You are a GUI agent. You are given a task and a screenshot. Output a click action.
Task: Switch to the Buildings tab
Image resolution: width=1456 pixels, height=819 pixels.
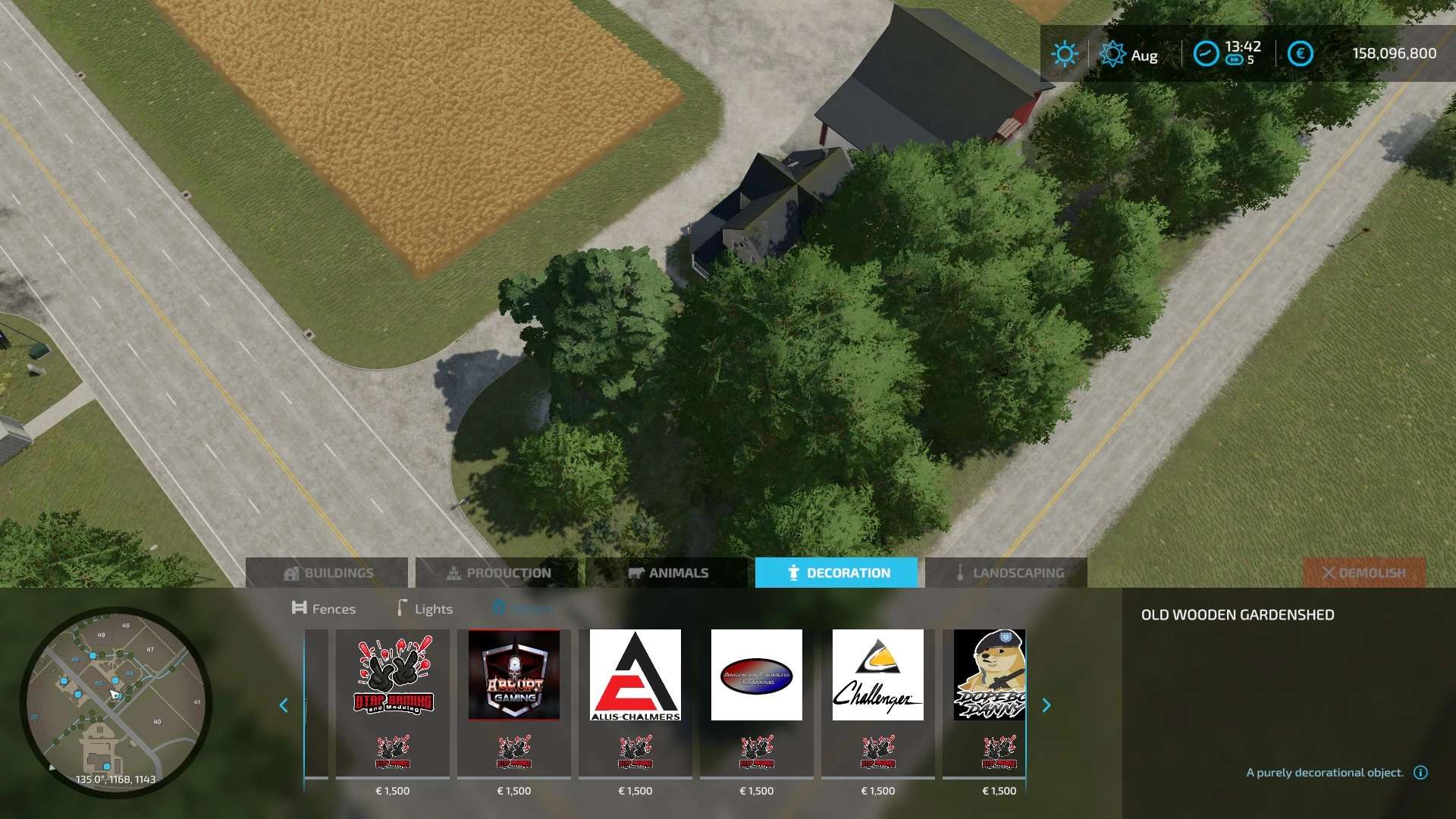[327, 573]
